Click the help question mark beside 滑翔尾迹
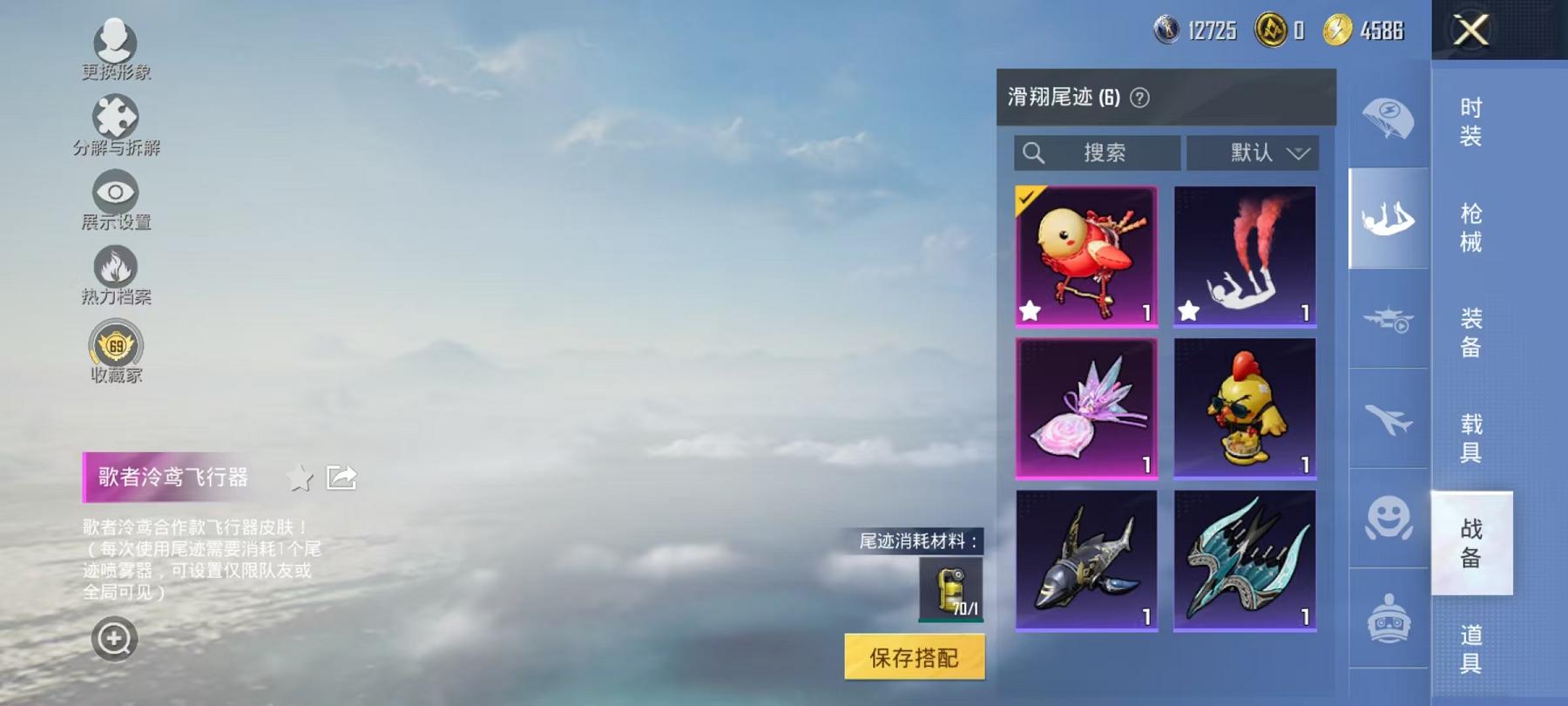 tap(1139, 98)
